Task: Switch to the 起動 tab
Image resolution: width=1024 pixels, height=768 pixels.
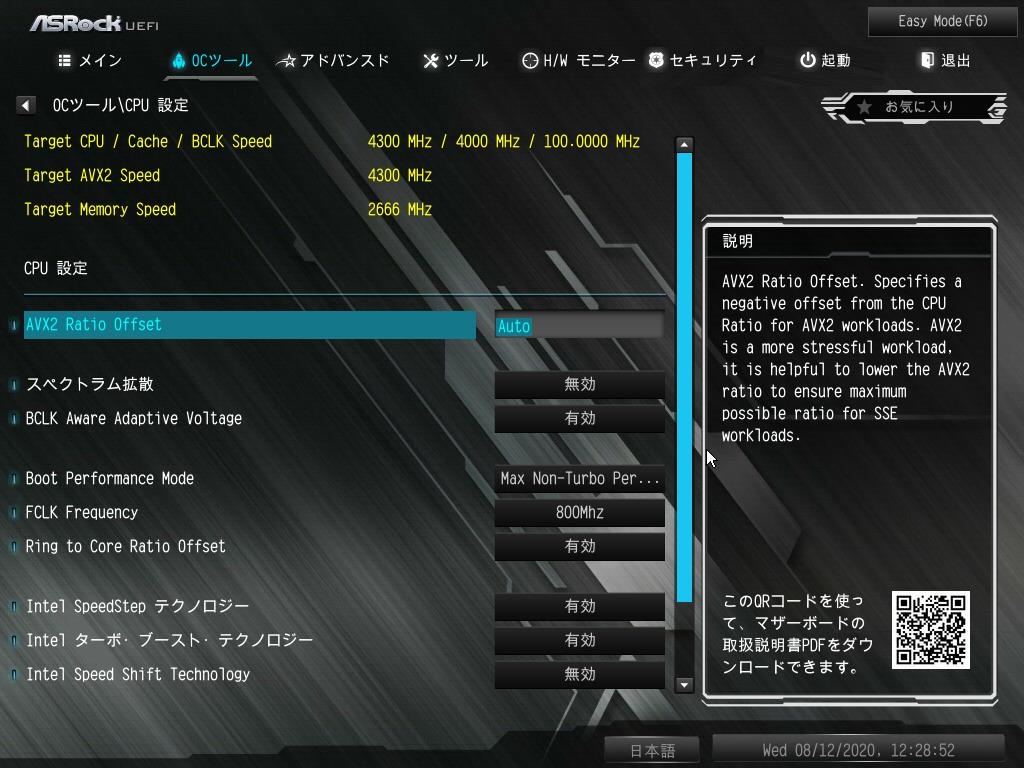Action: [x=825, y=61]
